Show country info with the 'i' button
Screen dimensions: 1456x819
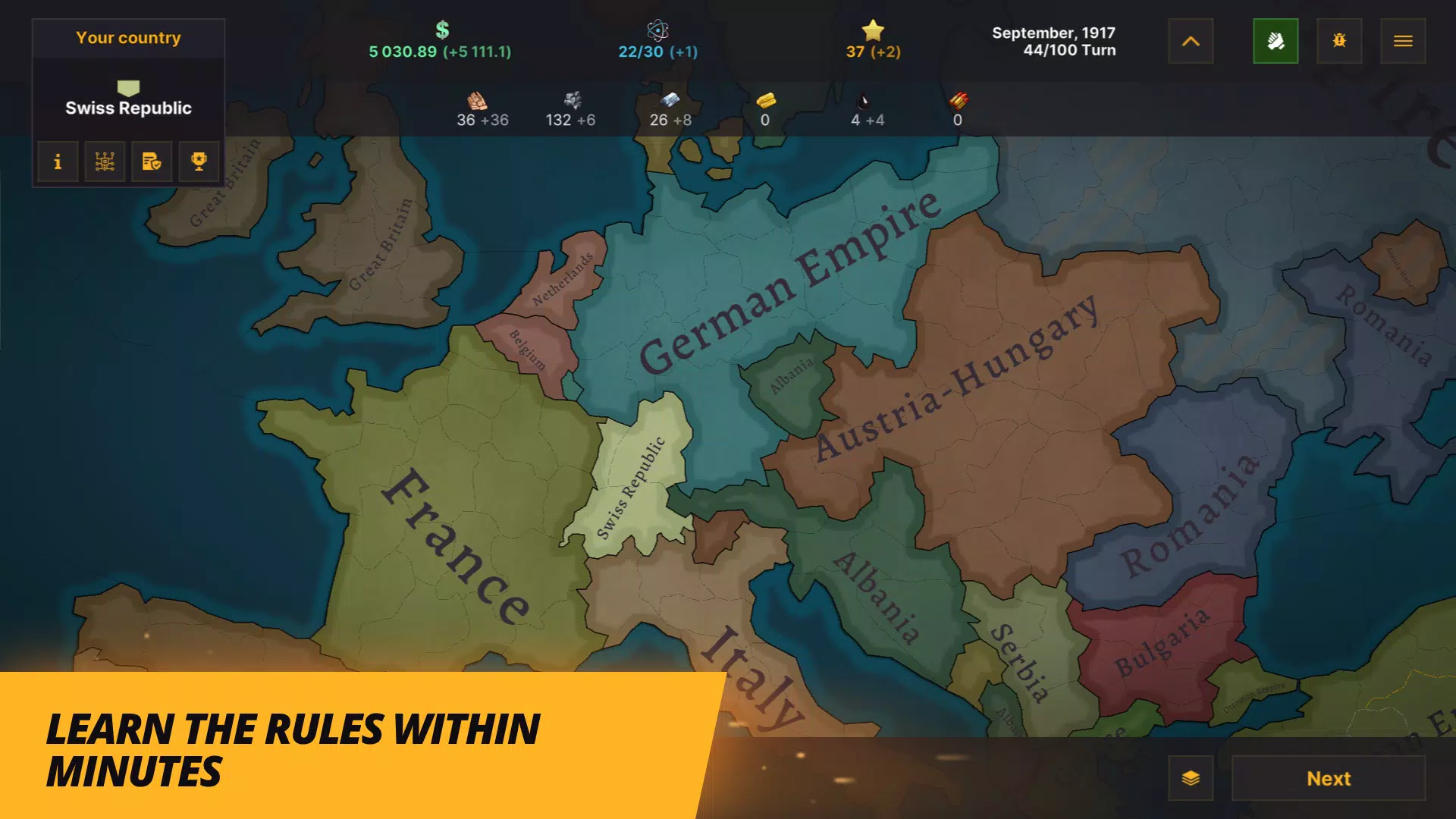point(58,162)
